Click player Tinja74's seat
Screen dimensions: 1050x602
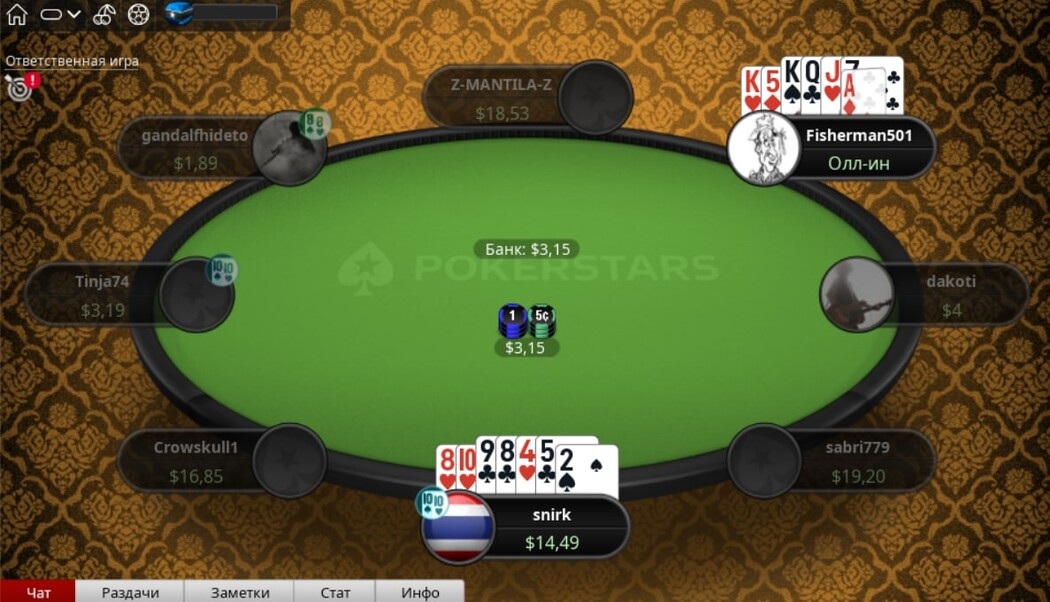(x=196, y=295)
